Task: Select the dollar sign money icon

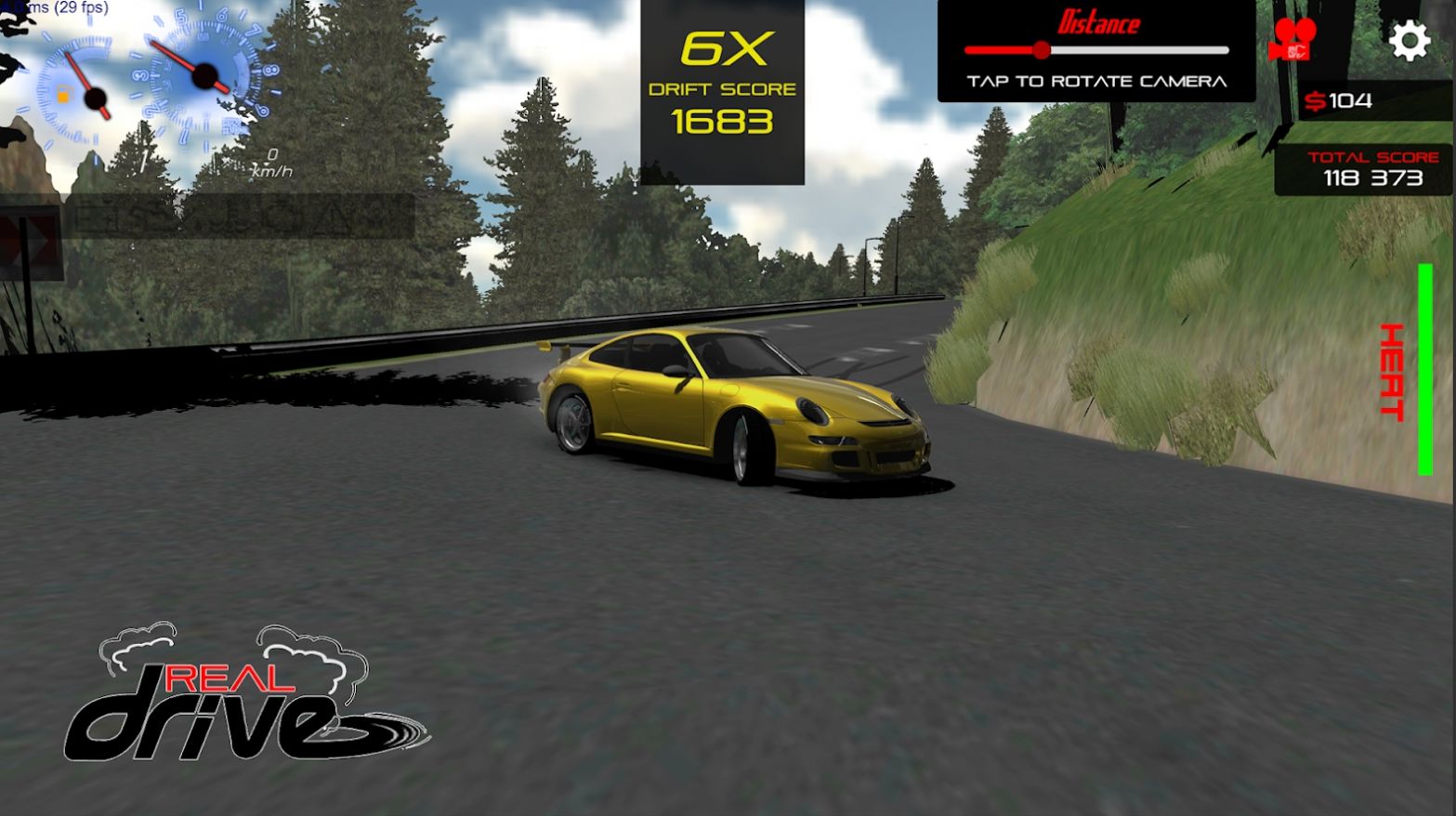Action: click(1318, 100)
